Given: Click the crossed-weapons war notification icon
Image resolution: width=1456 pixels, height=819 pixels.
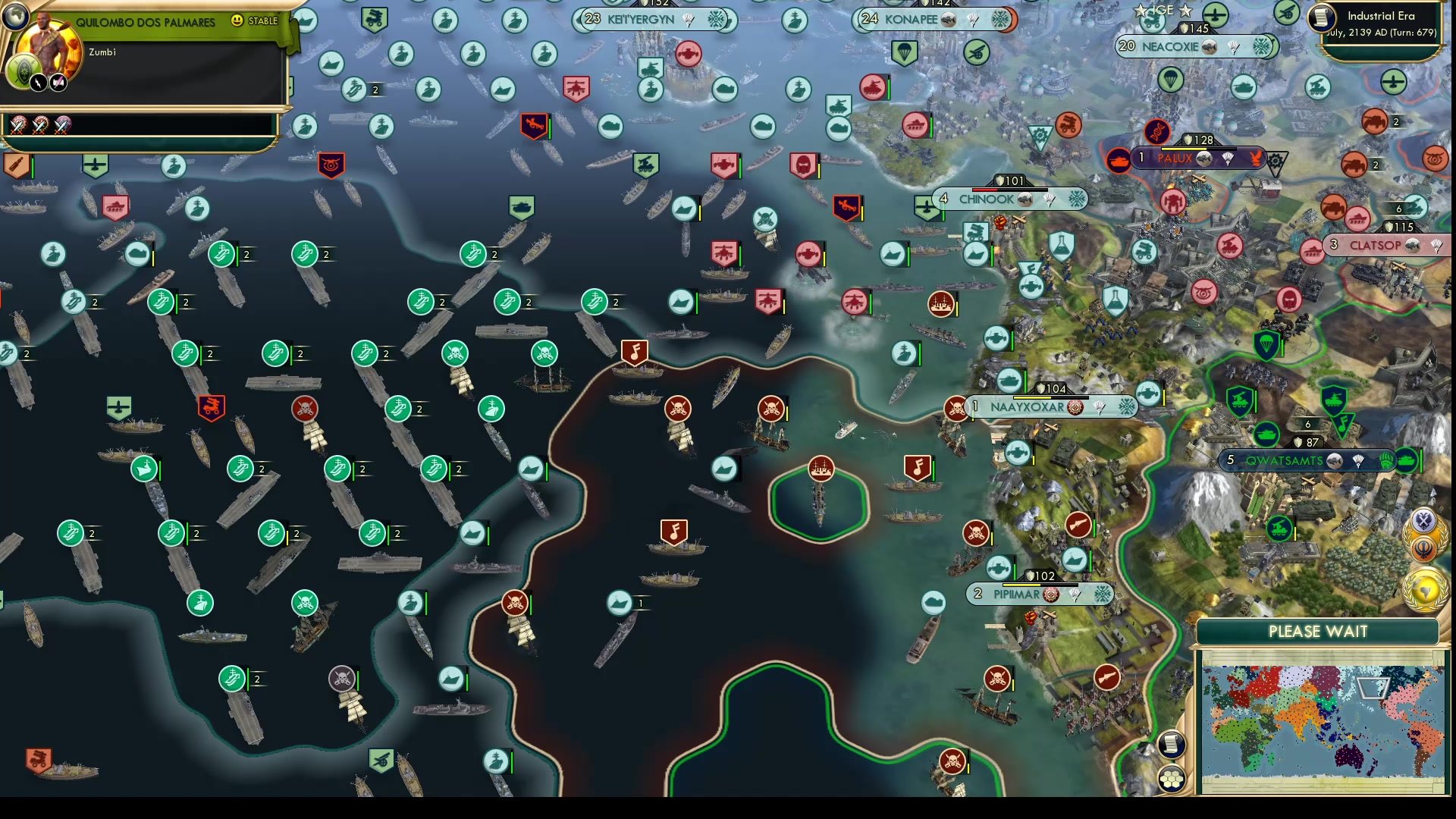Looking at the screenshot, I should tap(1424, 520).
